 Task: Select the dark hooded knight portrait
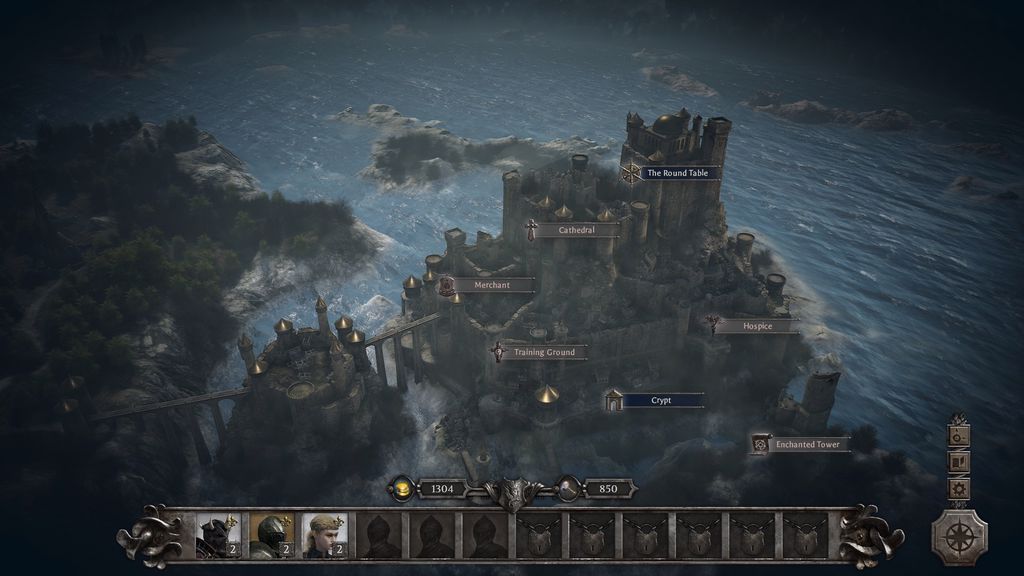218,536
